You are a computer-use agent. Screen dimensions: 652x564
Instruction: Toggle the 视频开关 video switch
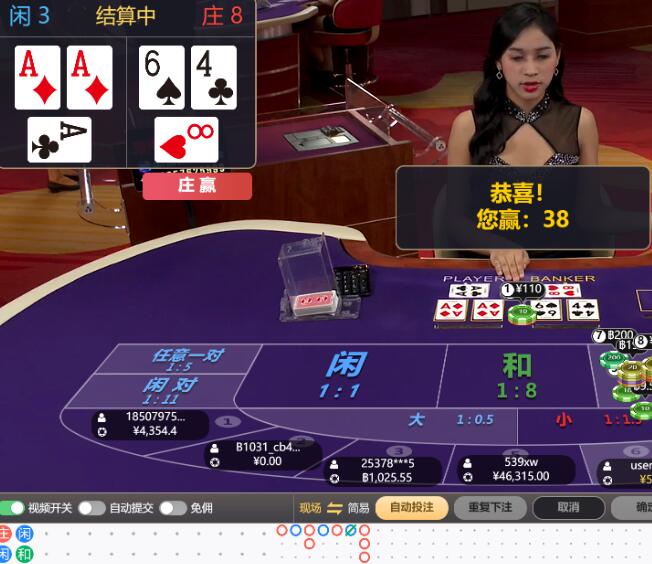point(12,508)
